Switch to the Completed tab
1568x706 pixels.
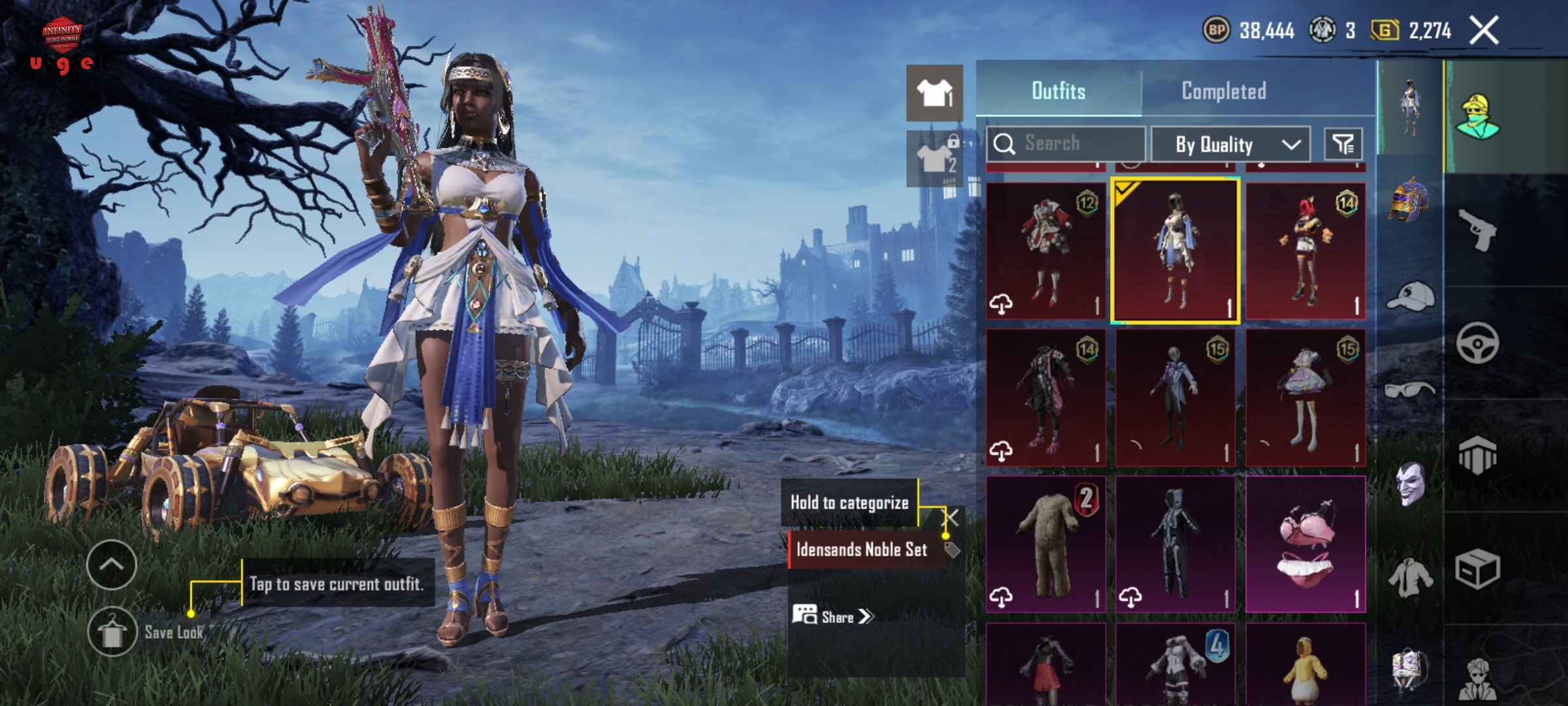tap(1224, 91)
